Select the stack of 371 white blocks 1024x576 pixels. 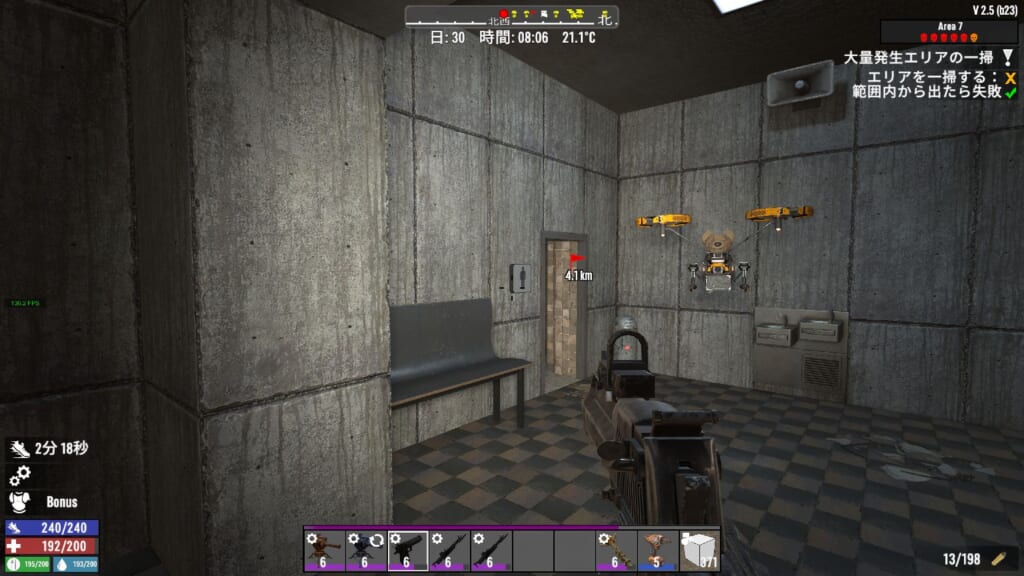pyautogui.click(x=700, y=550)
